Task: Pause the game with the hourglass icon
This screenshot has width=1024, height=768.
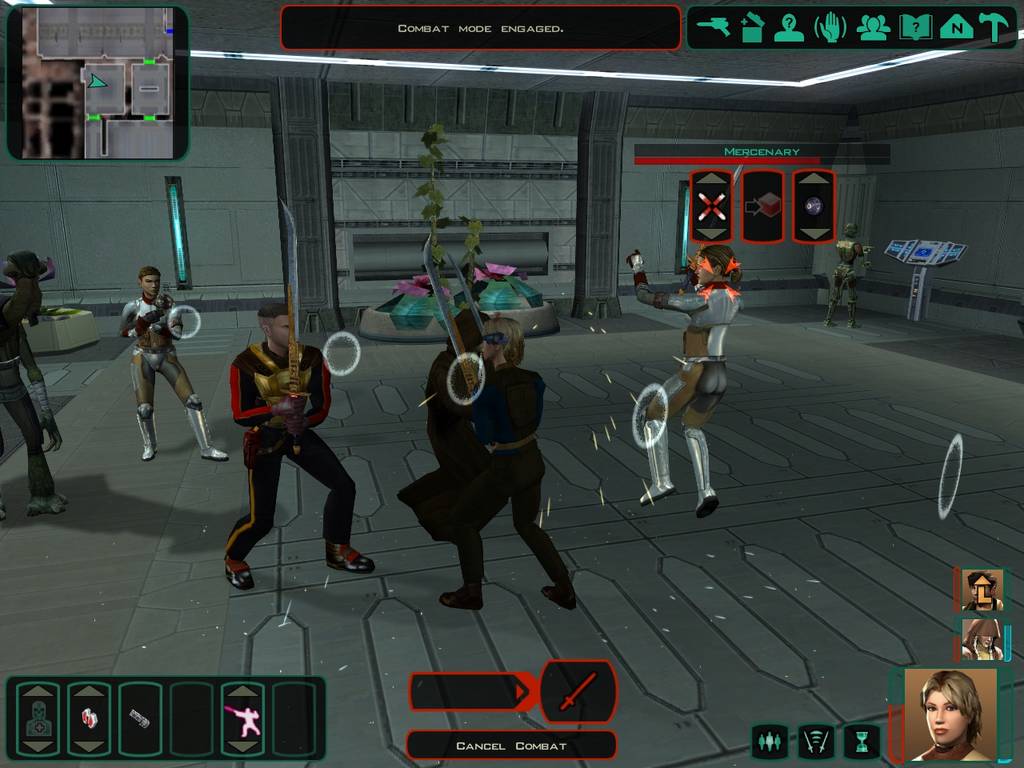Action: [x=861, y=741]
